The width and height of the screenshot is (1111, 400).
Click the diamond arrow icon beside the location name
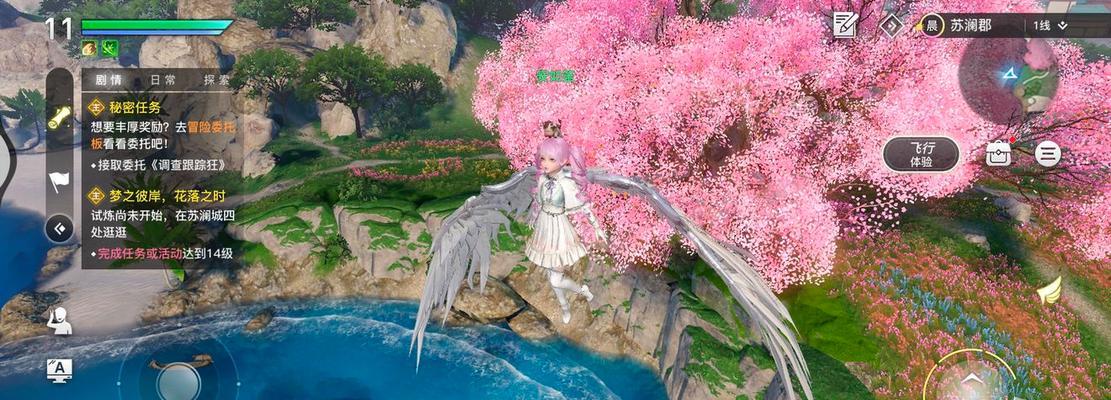pos(890,25)
